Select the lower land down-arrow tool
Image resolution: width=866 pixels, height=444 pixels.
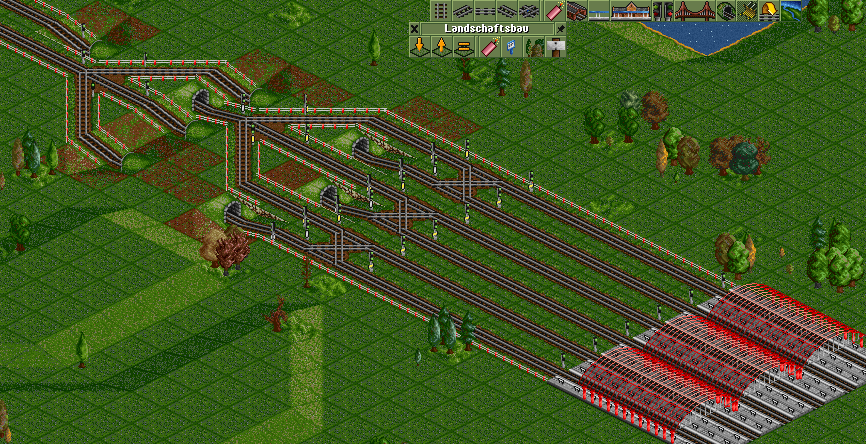click(419, 47)
